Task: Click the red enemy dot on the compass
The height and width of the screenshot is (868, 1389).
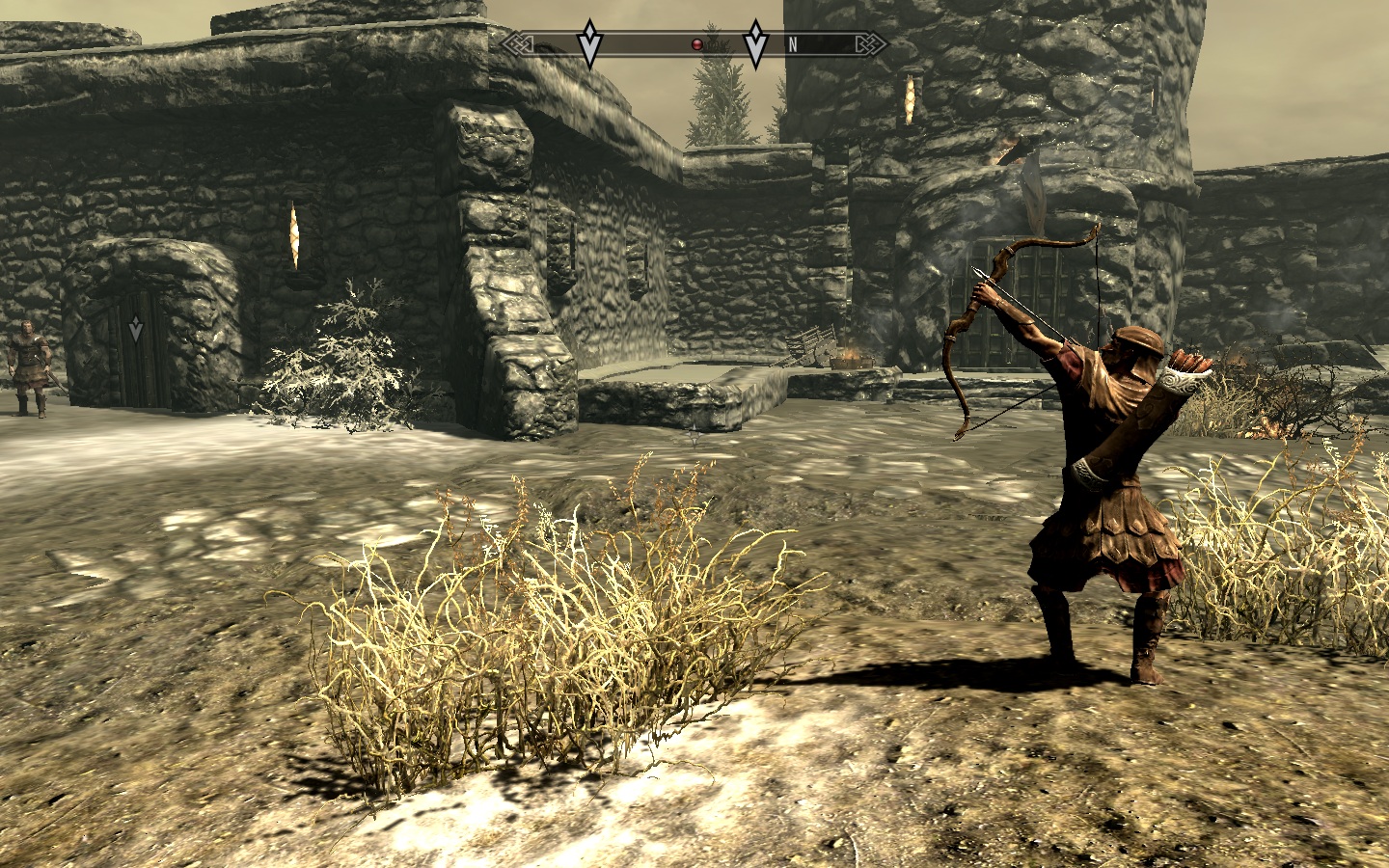Action: click(x=696, y=44)
